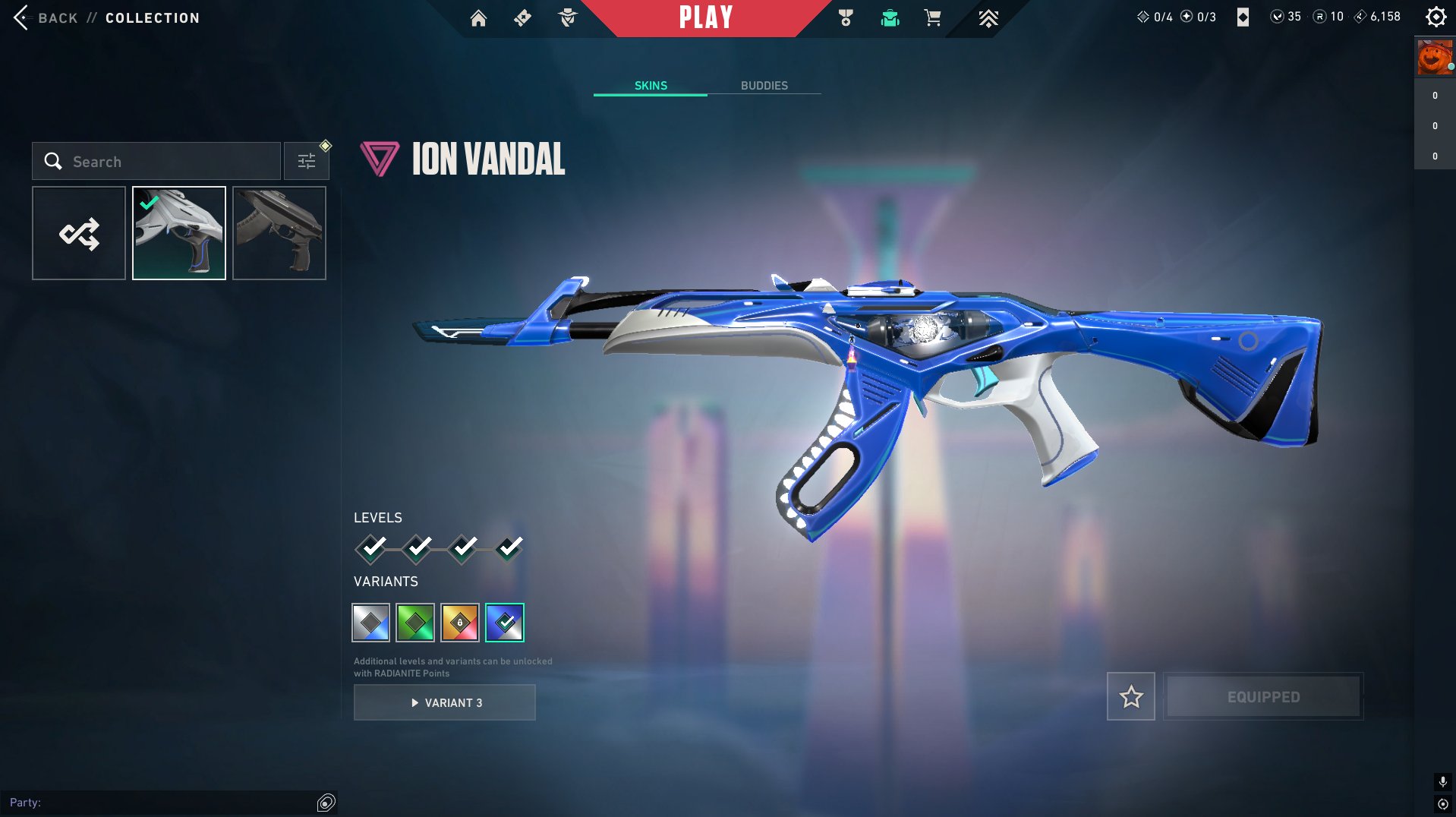
Task: Click the pumpkin player avatar
Action: pyautogui.click(x=1434, y=58)
